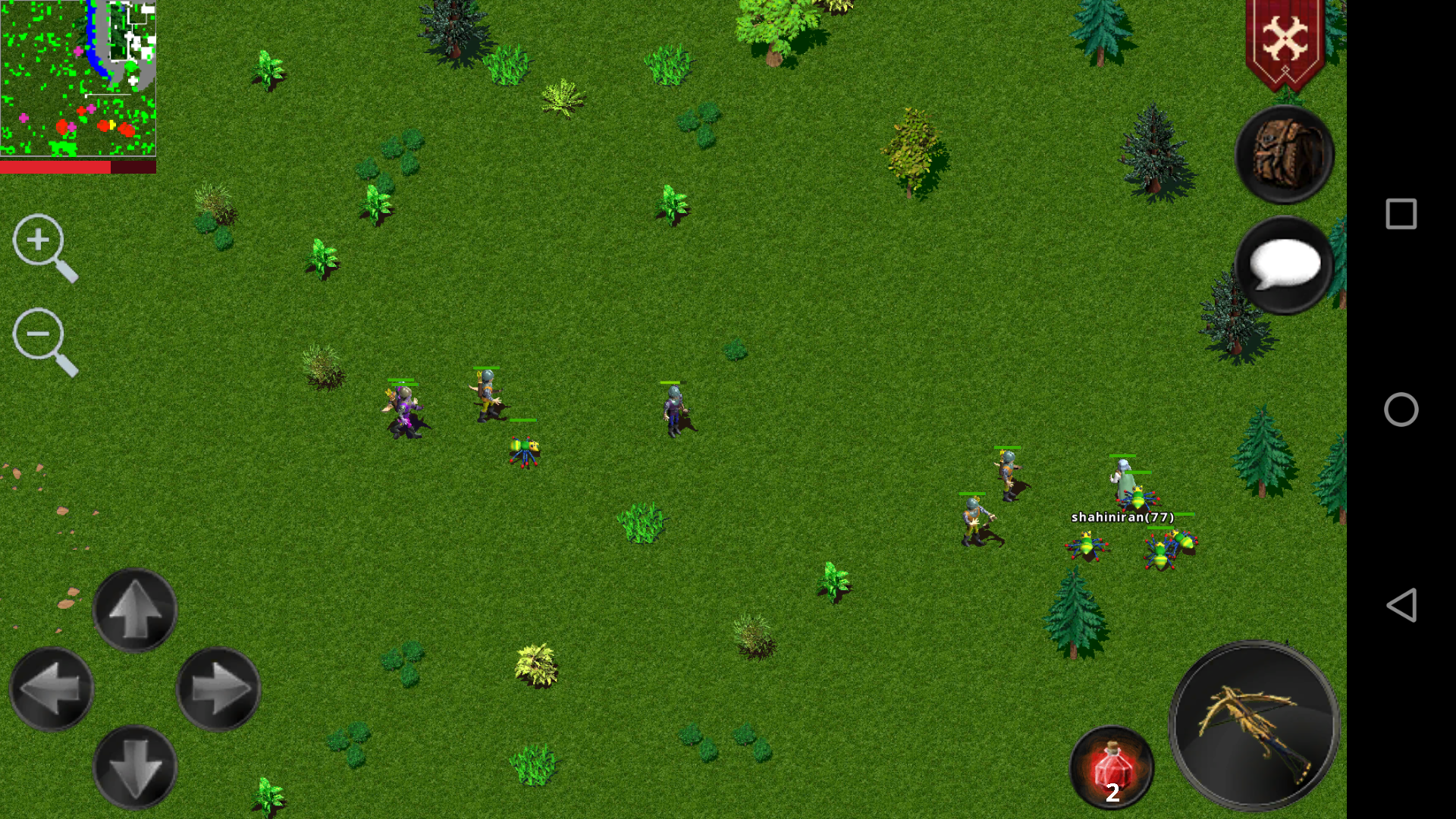Open the backpack inventory icon
The image size is (1456, 819).
(1284, 154)
